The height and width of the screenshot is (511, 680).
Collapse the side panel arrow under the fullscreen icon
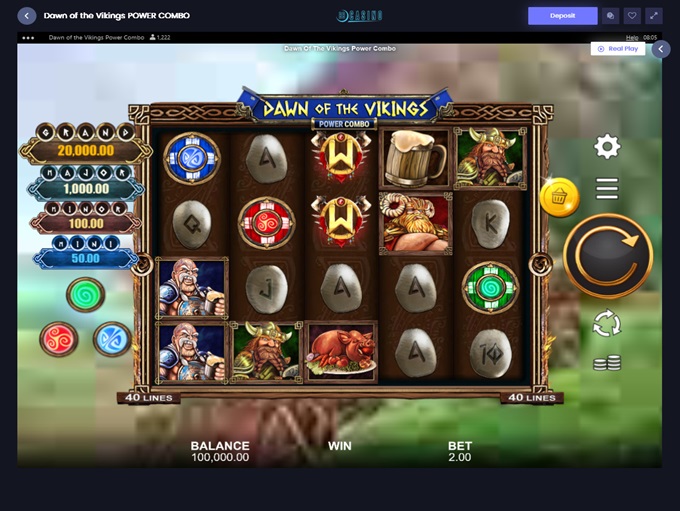(661, 48)
